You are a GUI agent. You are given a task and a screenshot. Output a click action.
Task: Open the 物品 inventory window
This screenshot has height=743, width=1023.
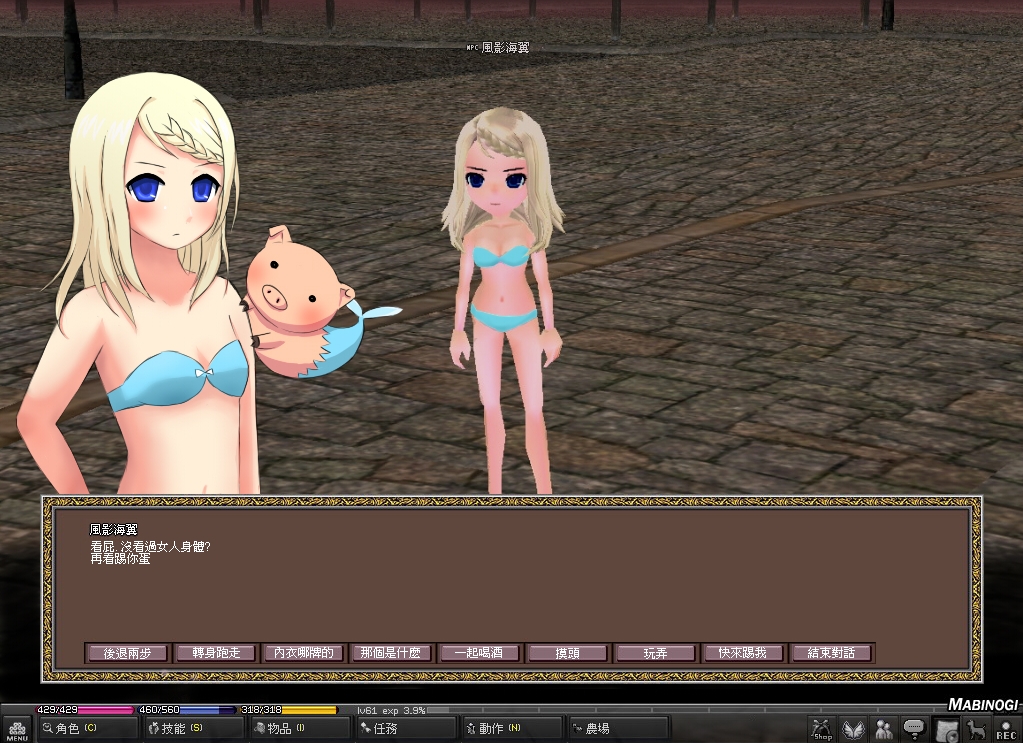(298, 729)
